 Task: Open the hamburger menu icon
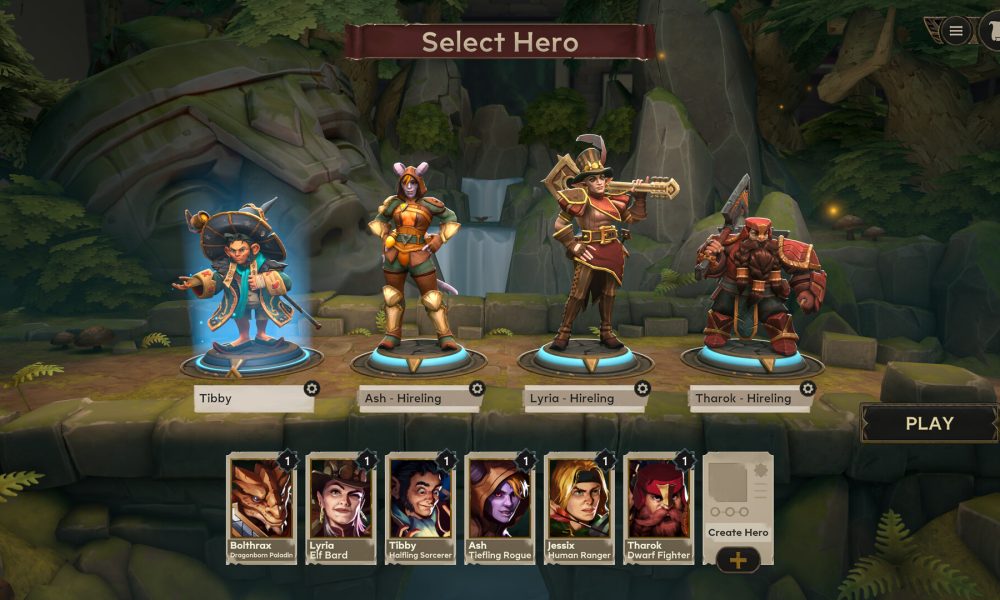[x=956, y=31]
